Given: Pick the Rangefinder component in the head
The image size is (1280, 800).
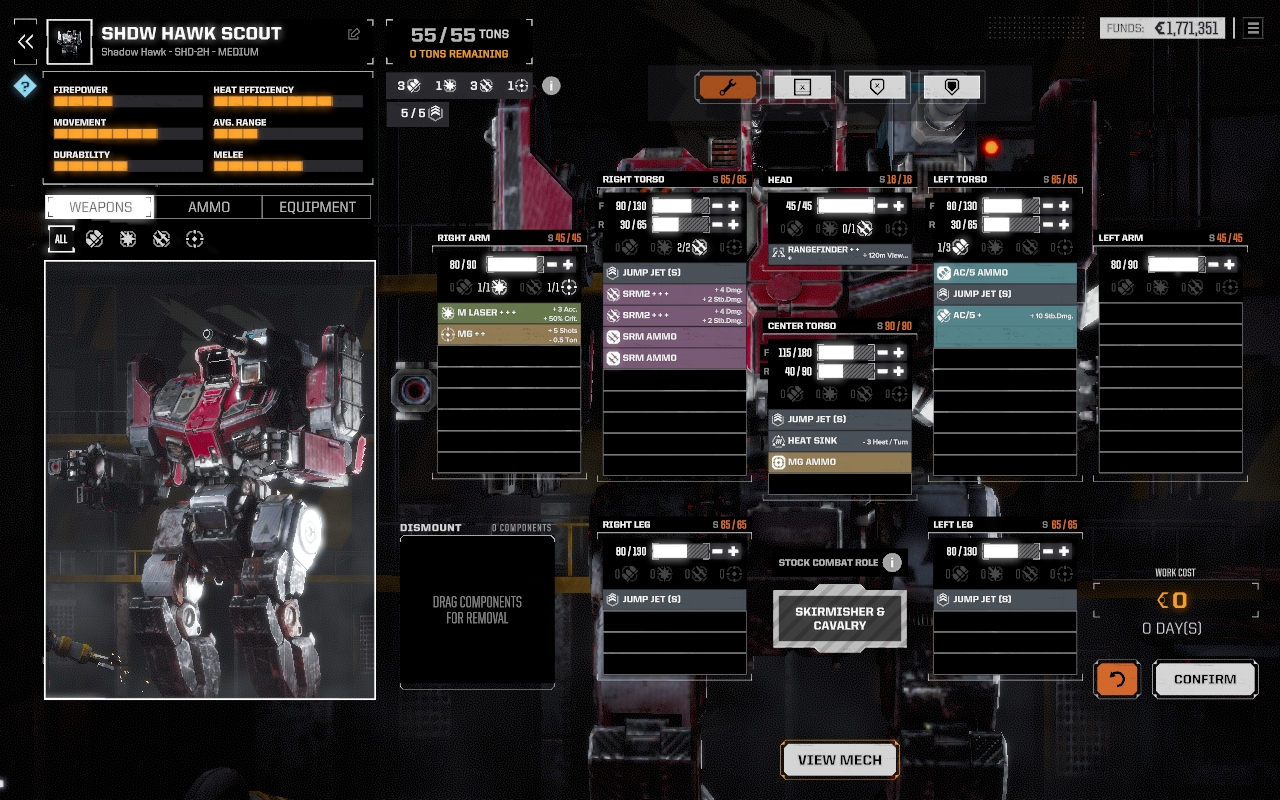Looking at the screenshot, I should point(840,253).
